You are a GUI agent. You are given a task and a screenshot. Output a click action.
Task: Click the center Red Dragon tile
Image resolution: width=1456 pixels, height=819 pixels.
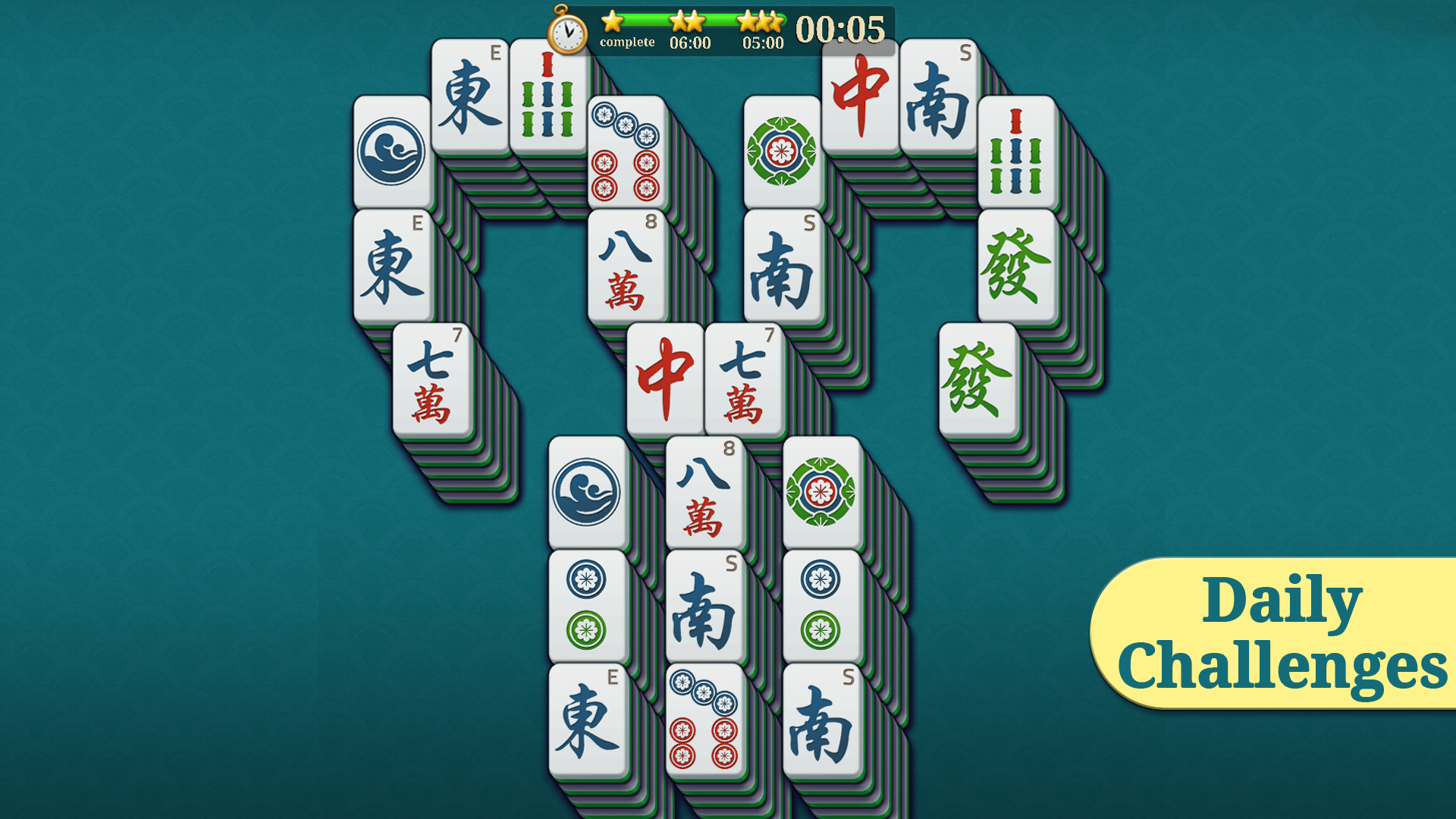pos(664,378)
